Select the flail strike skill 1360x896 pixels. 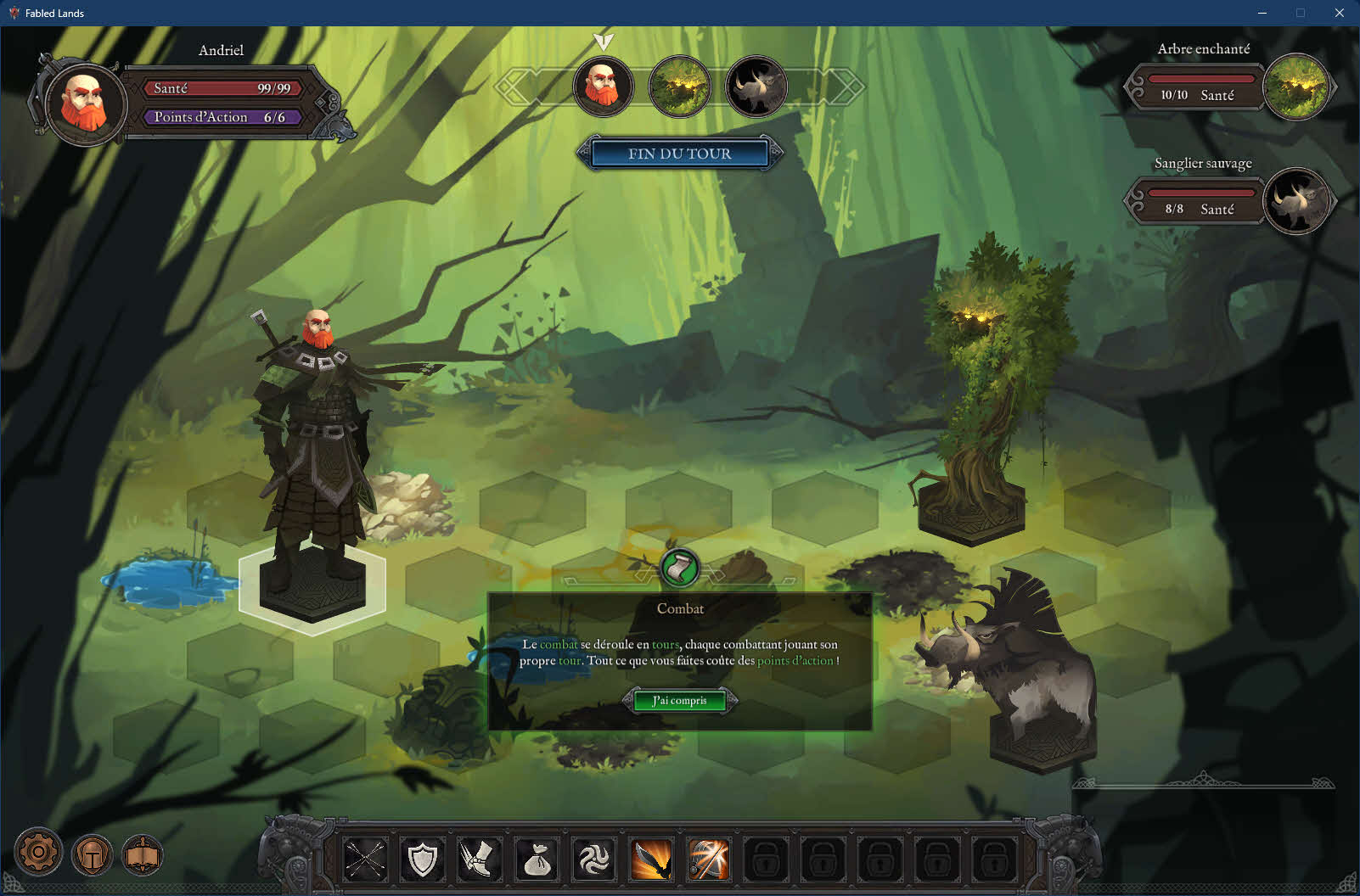pos(708,860)
